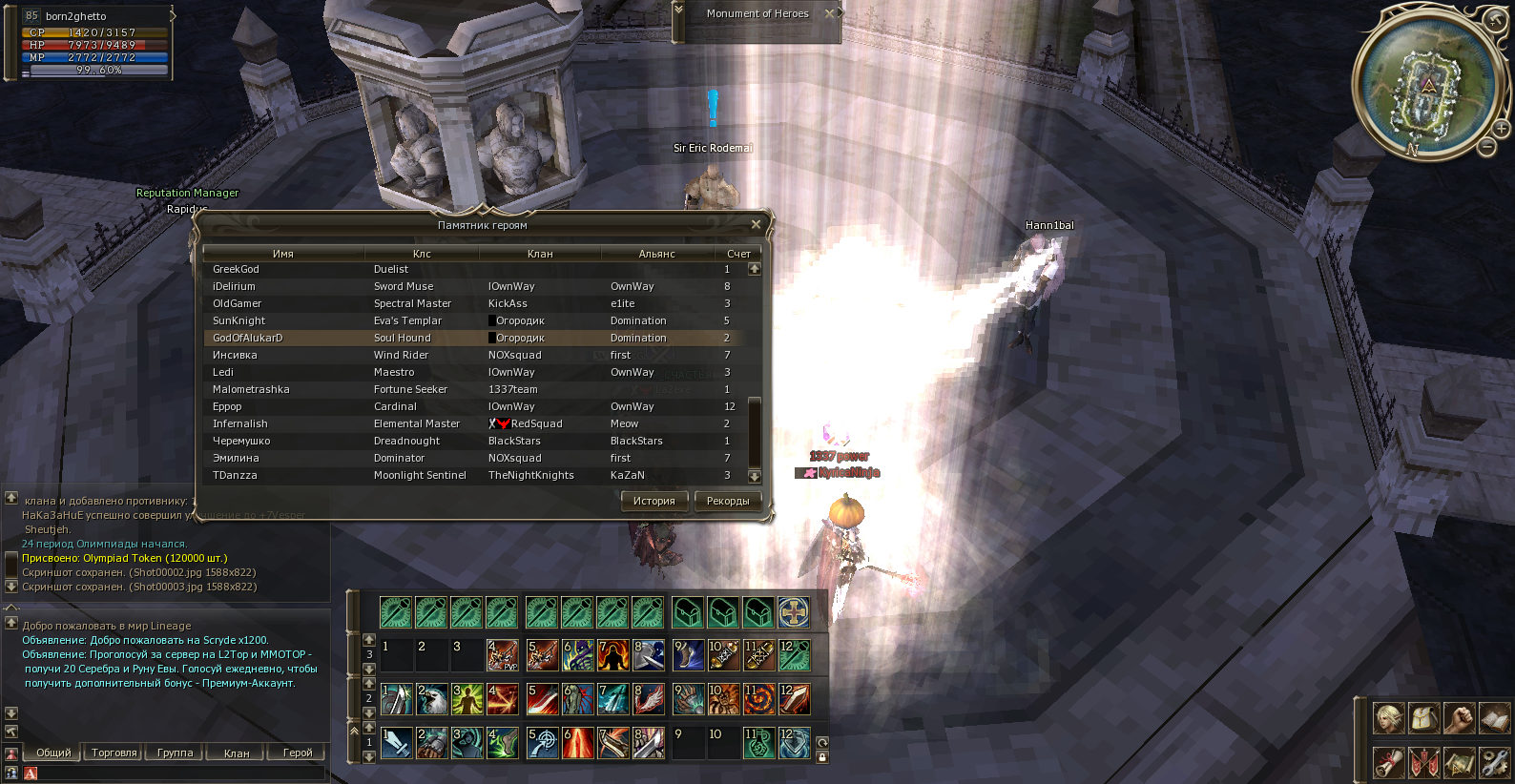Open the clan banners menu icon

point(1422,762)
